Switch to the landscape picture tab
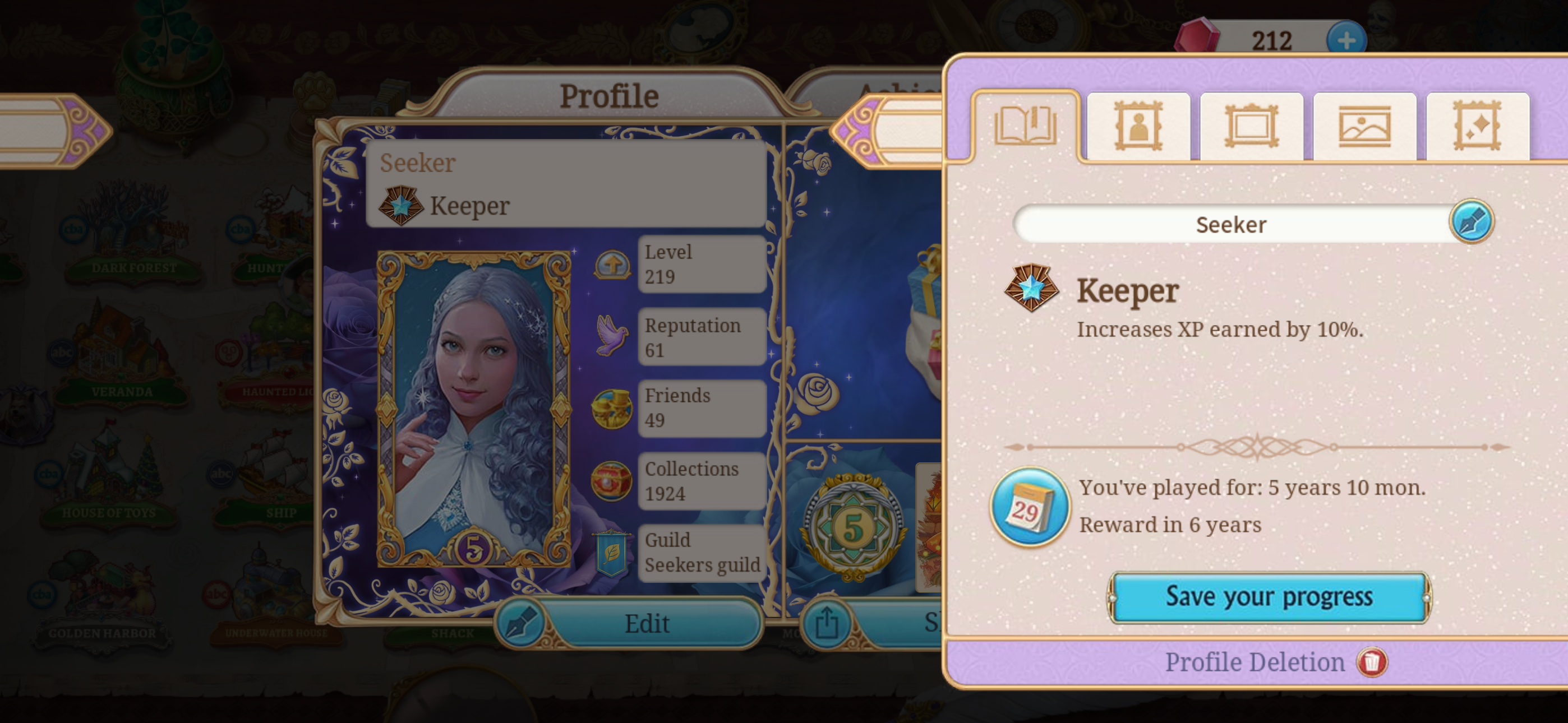Image resolution: width=1568 pixels, height=723 pixels. (x=1364, y=127)
